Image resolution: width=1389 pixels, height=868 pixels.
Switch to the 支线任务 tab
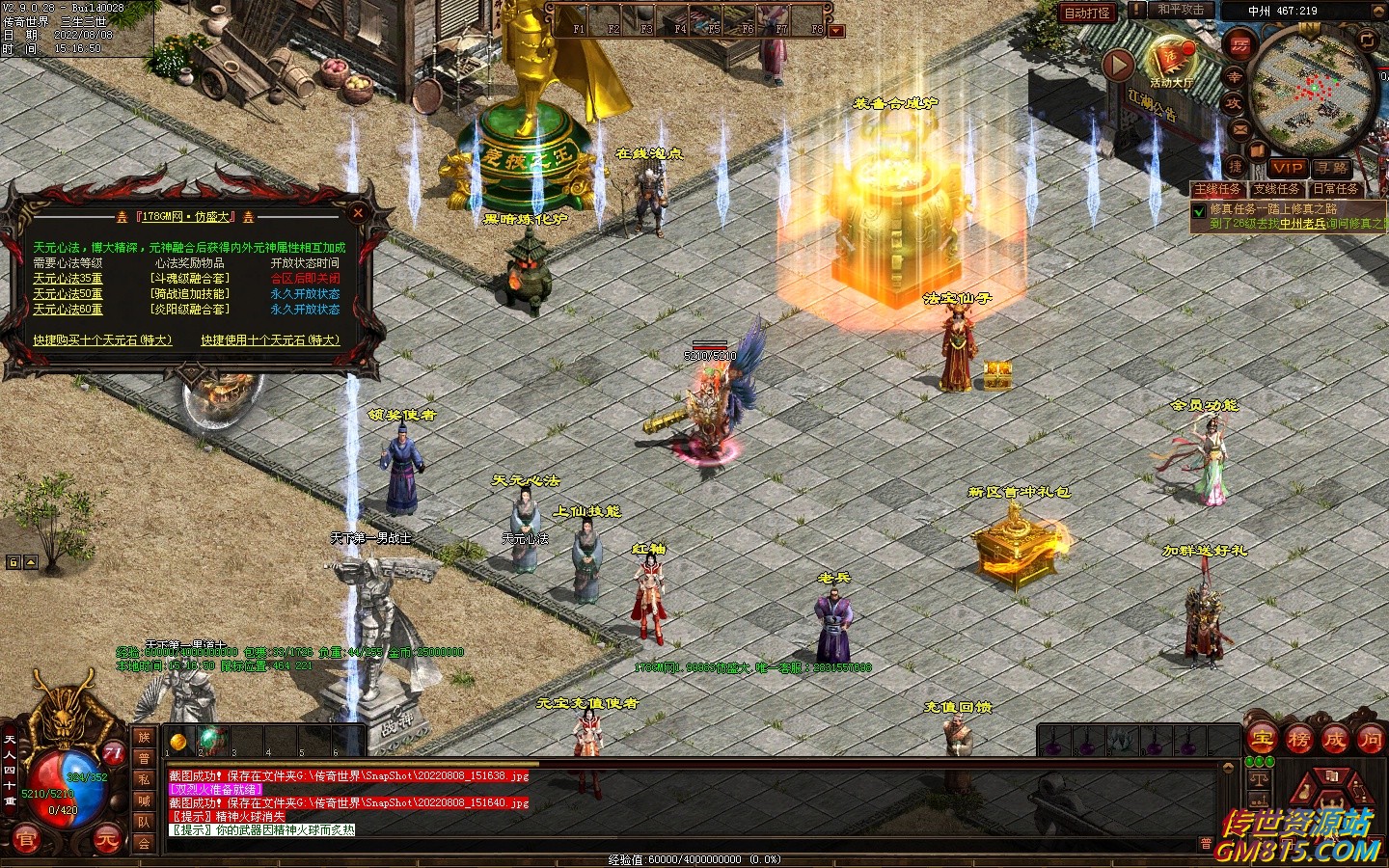[x=1277, y=189]
